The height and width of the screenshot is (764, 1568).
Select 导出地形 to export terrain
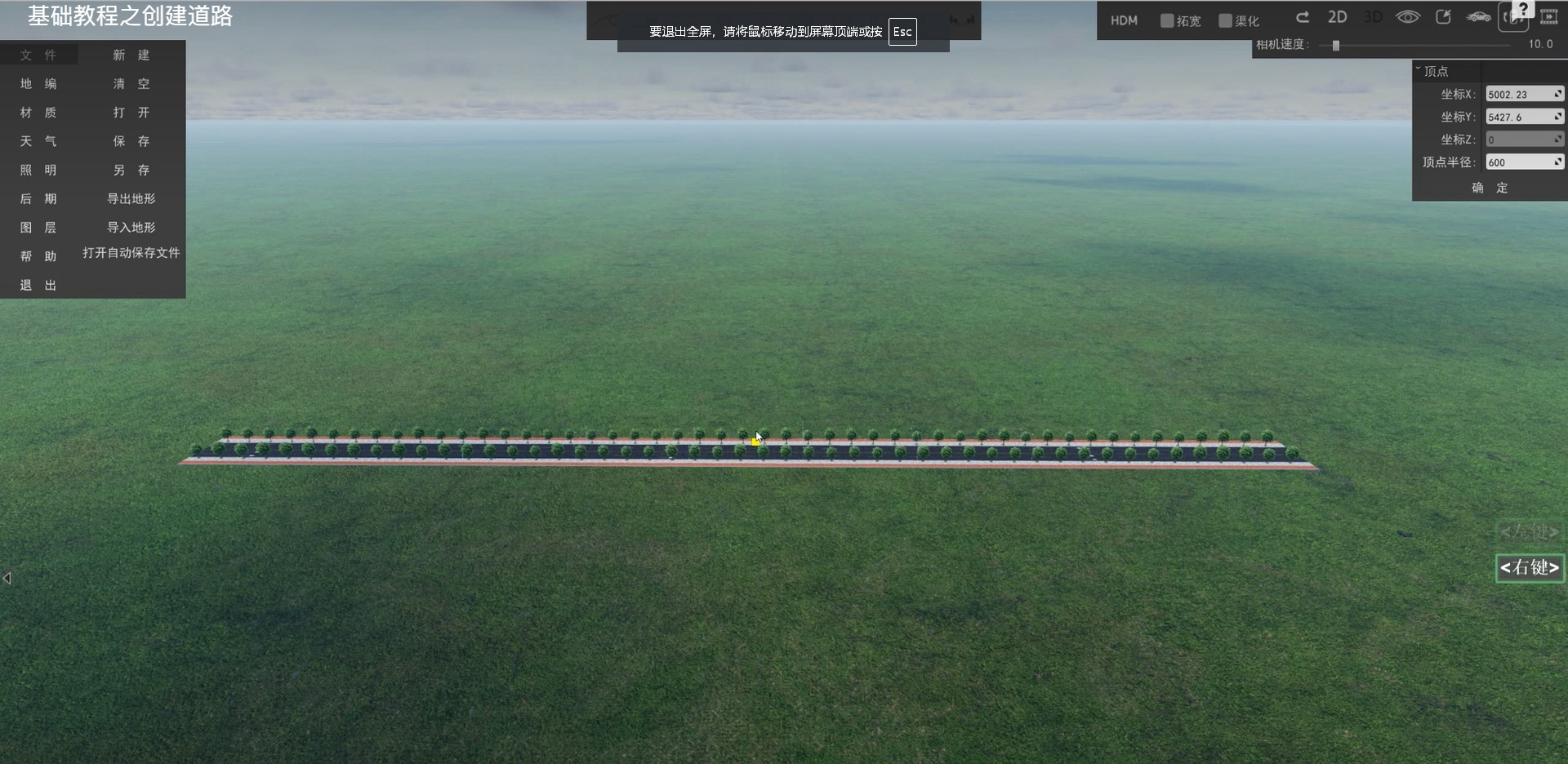click(x=131, y=198)
